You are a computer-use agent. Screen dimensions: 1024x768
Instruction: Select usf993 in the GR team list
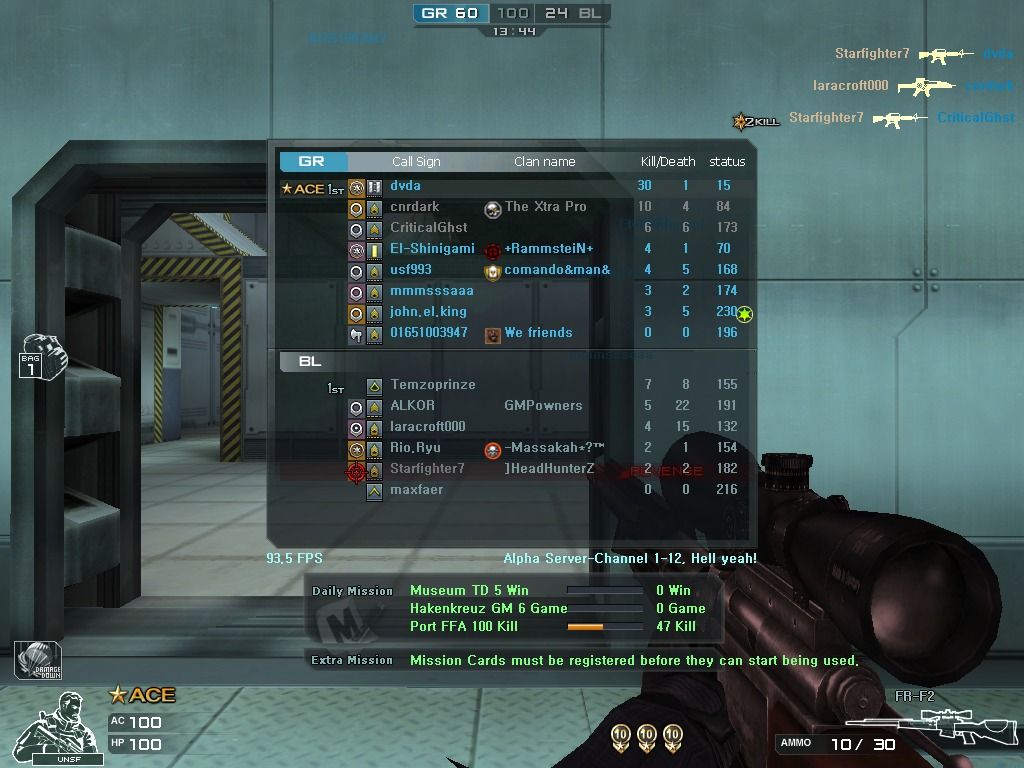[x=410, y=270]
